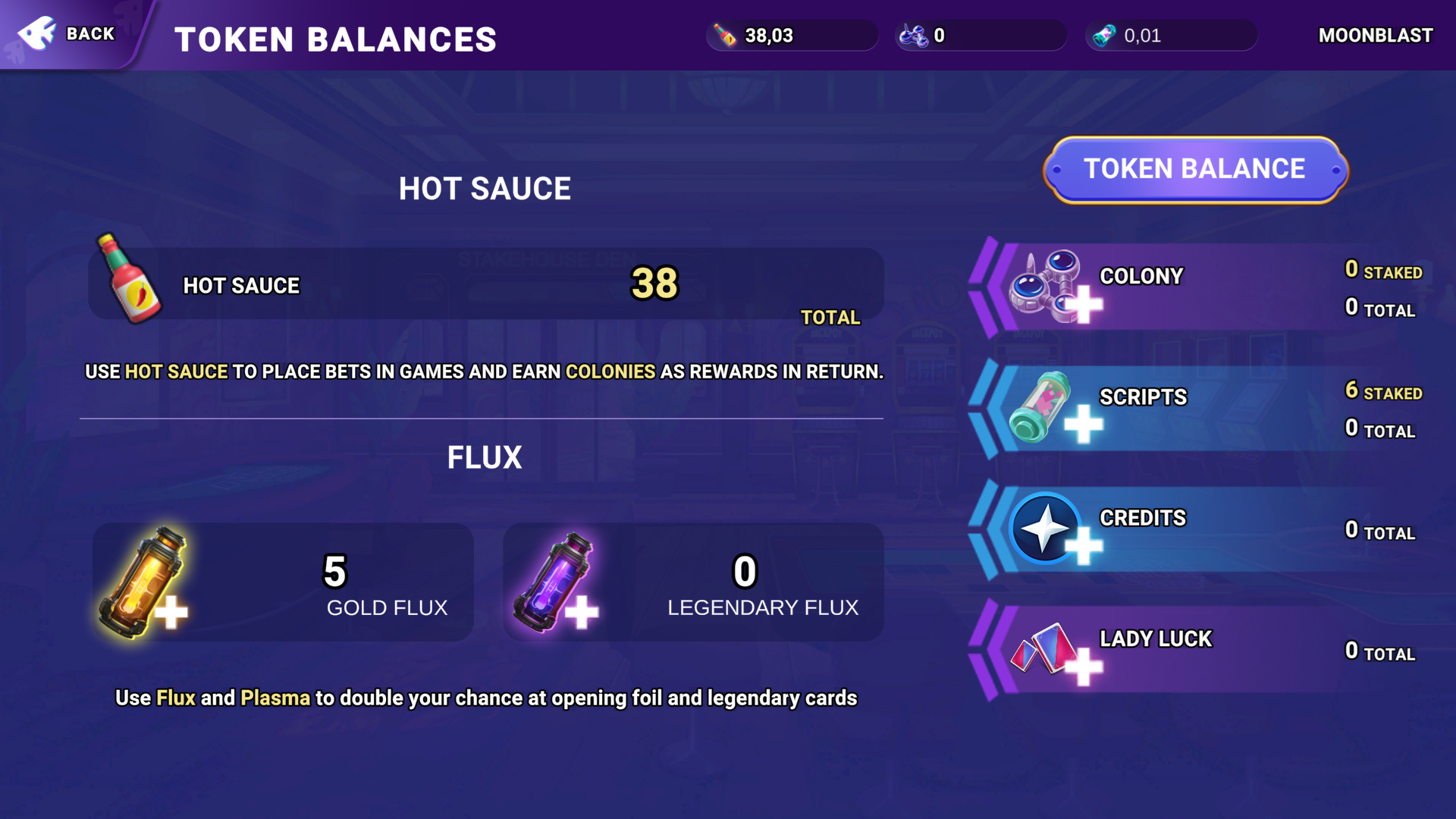The width and height of the screenshot is (1456, 819).
Task: Open the Token Balance button
Action: pos(1194,169)
